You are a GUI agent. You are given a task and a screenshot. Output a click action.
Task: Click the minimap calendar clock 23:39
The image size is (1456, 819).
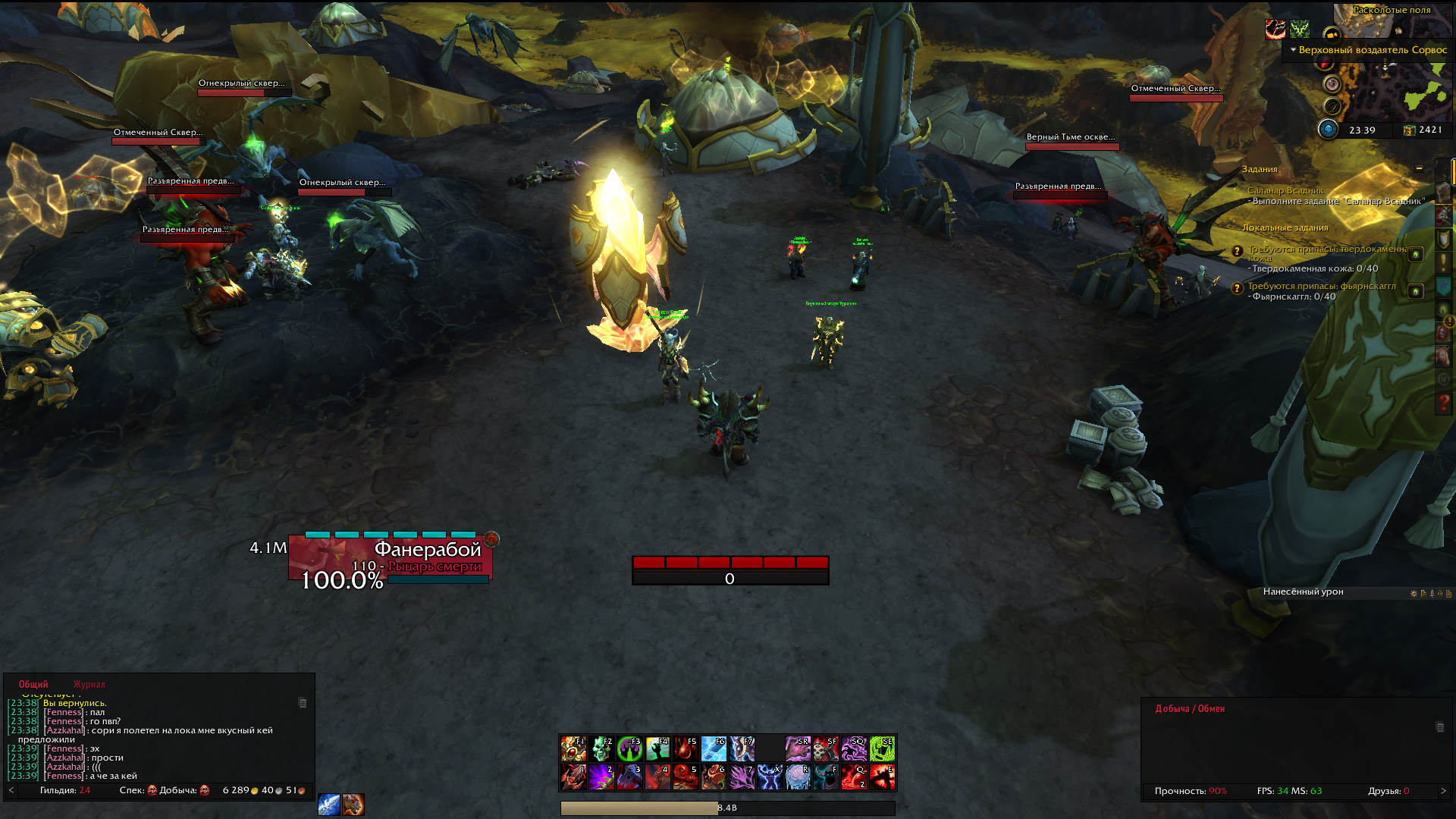click(x=1362, y=130)
